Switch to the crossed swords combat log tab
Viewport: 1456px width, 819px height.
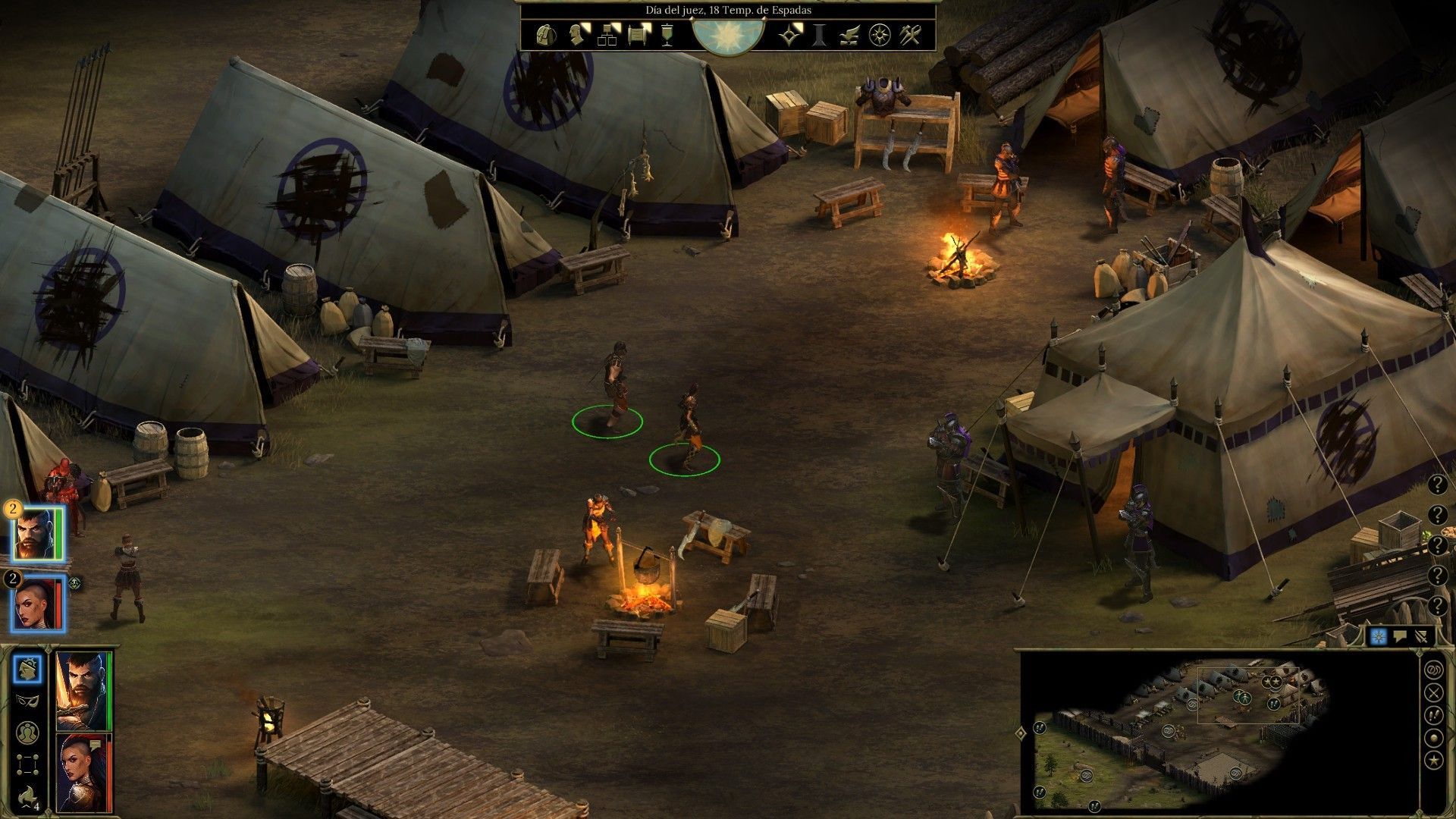[x=1422, y=637]
